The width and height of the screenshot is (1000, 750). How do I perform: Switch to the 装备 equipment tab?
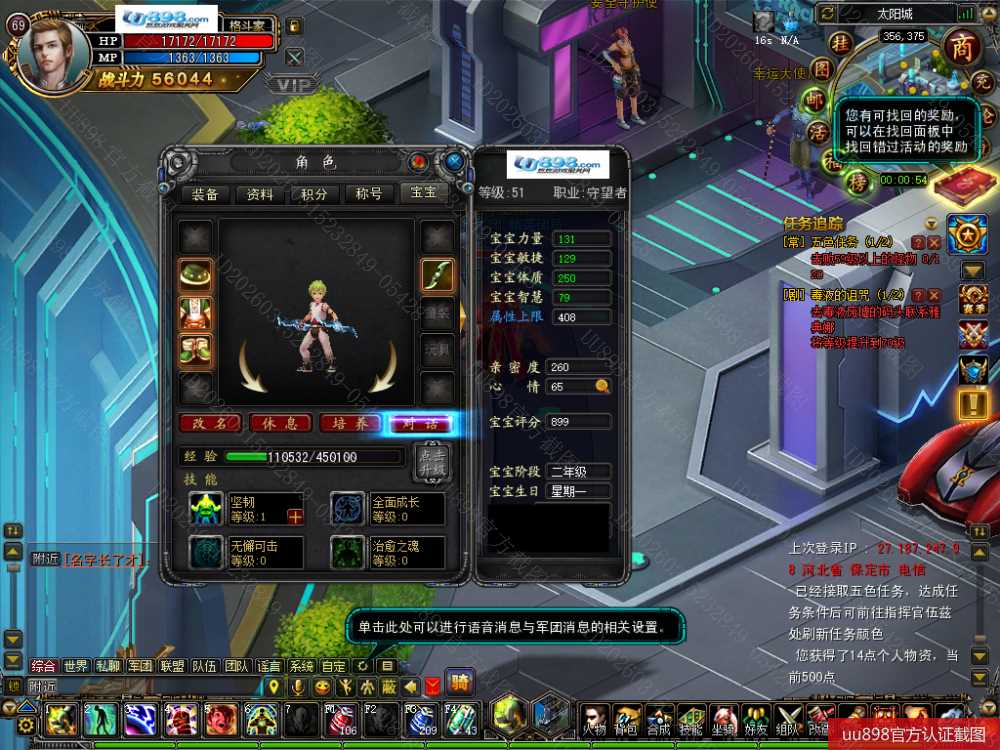pos(205,194)
